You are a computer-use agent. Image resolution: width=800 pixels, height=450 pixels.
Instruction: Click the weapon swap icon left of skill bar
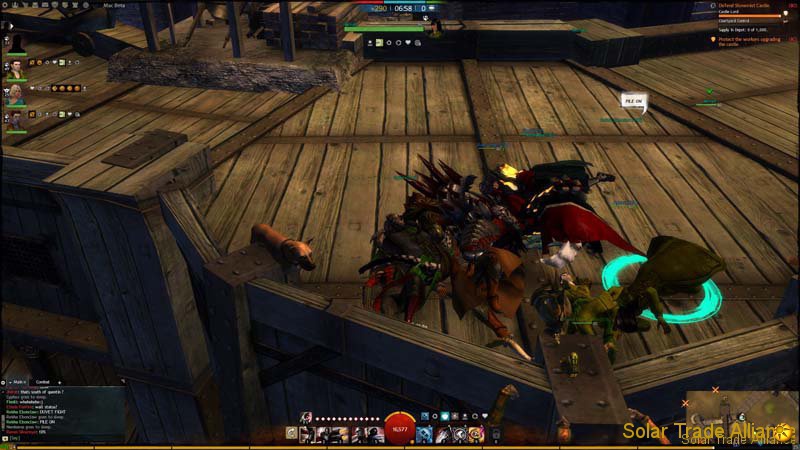point(291,434)
